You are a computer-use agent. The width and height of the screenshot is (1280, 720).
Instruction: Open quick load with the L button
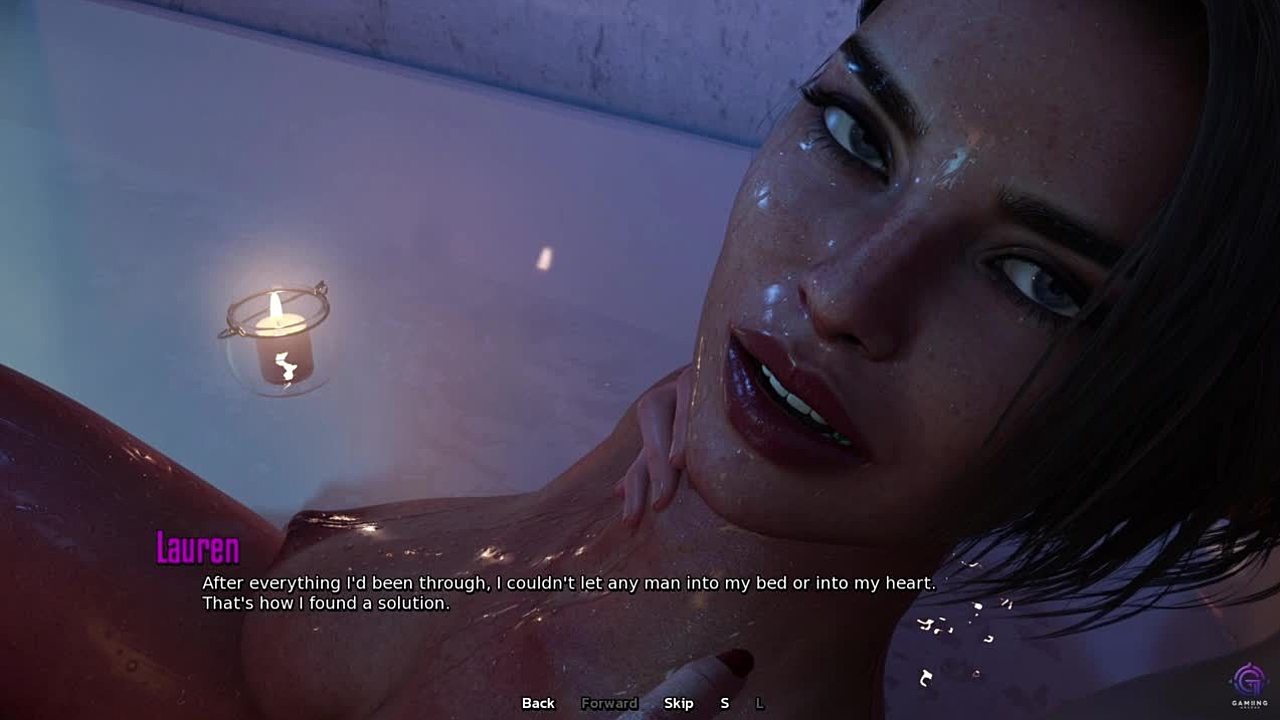(x=759, y=703)
